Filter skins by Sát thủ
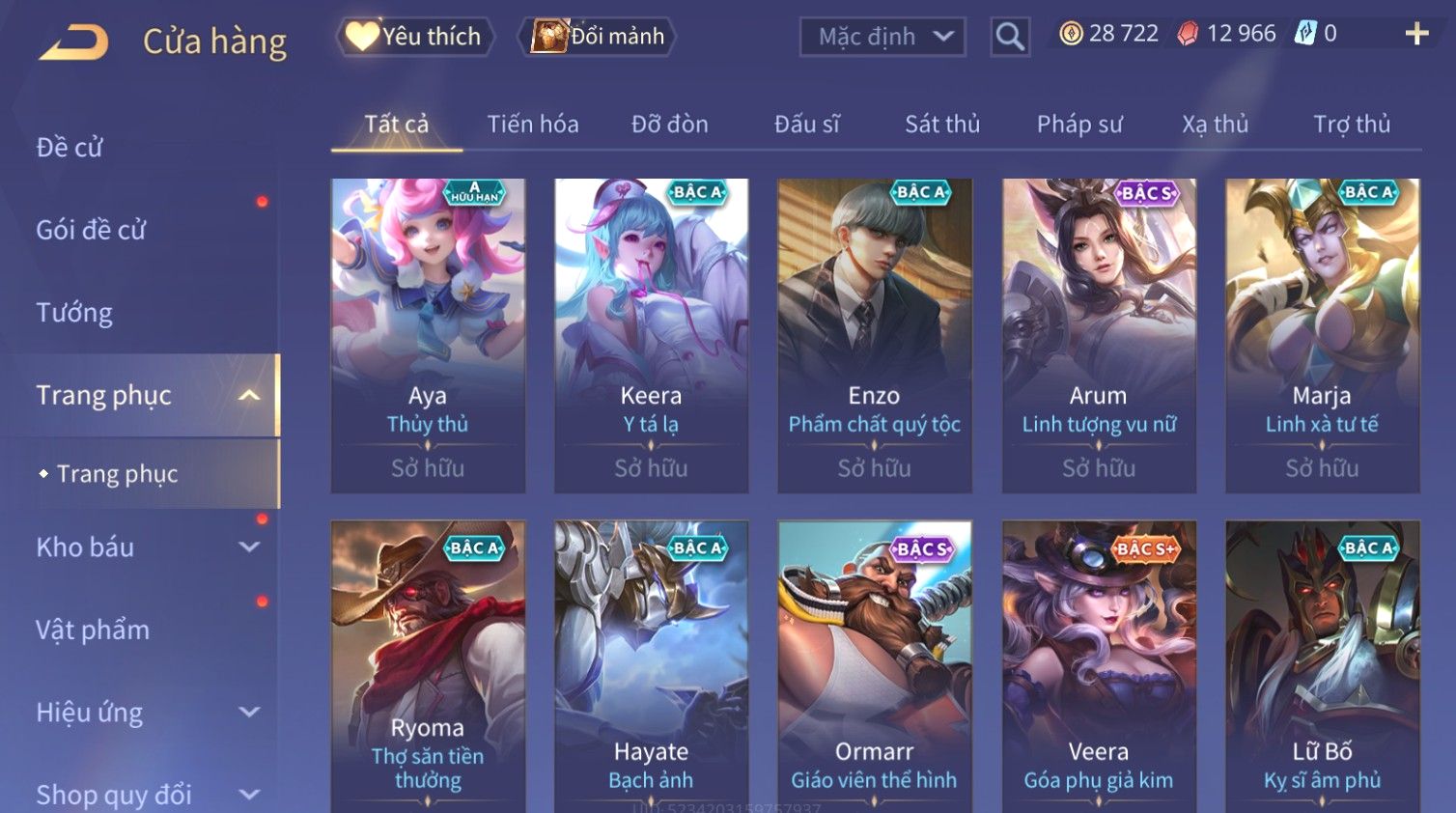 (941, 125)
